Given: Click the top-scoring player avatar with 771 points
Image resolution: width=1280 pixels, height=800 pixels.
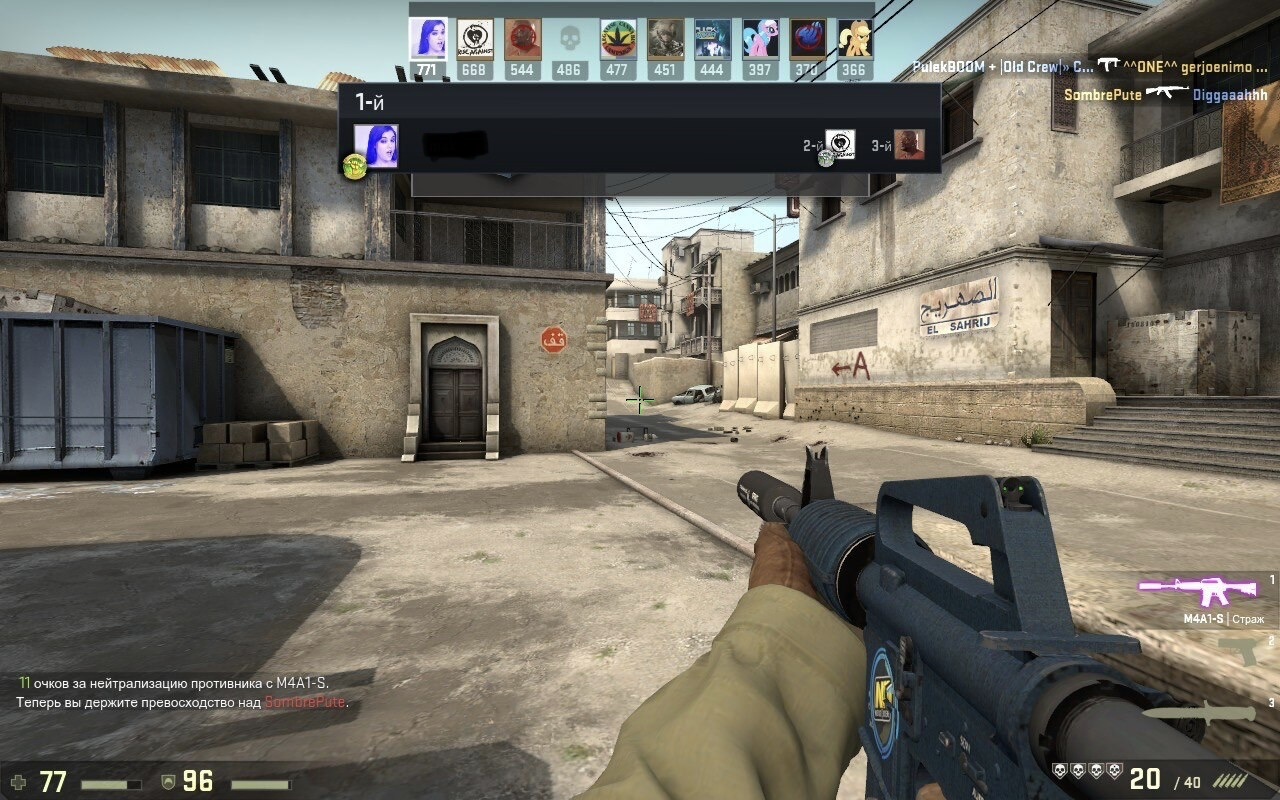Looking at the screenshot, I should coord(427,39).
